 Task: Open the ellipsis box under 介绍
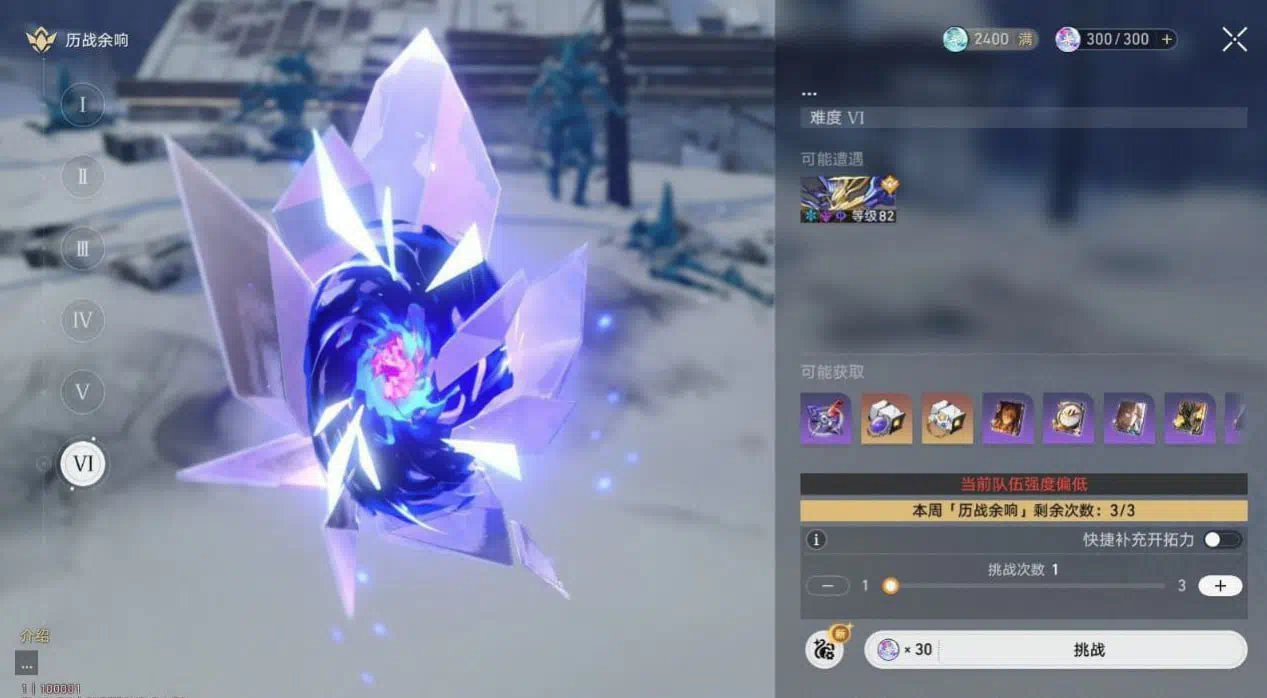[x=27, y=663]
